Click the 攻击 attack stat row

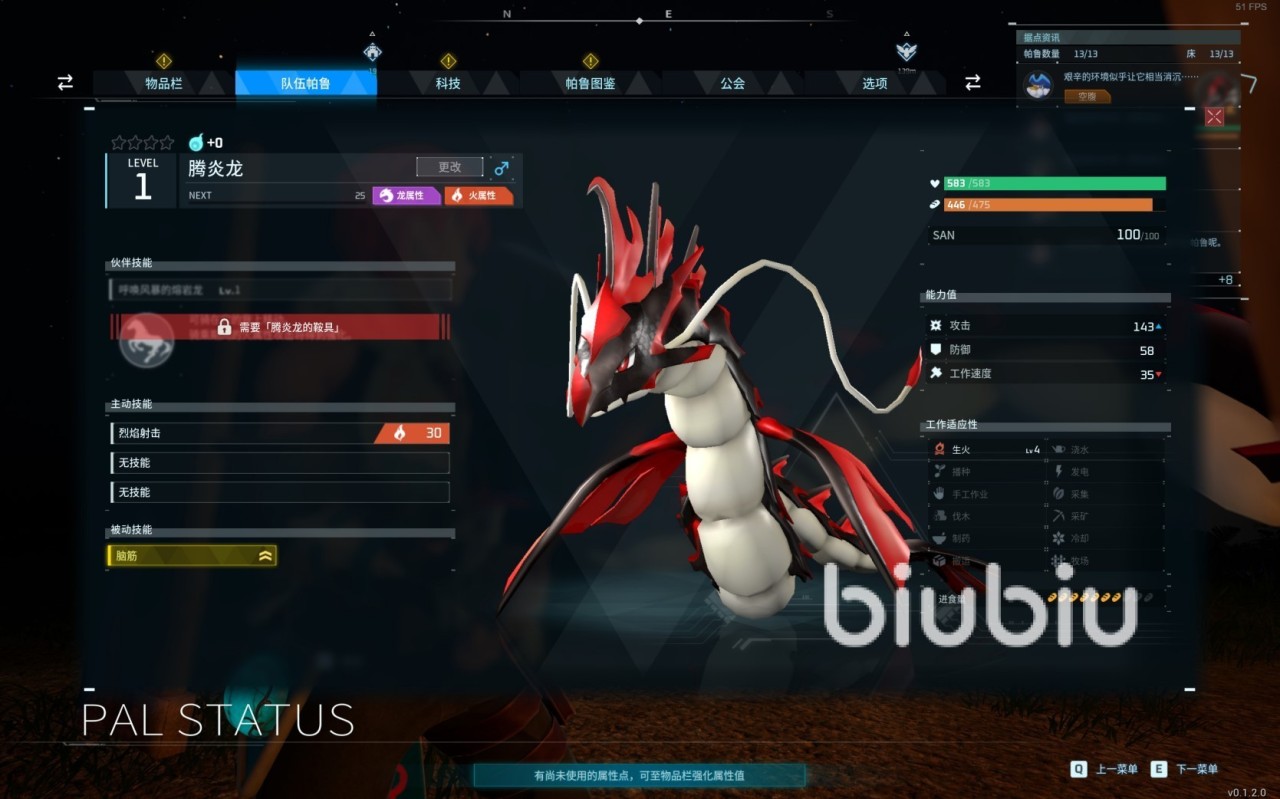click(1046, 326)
